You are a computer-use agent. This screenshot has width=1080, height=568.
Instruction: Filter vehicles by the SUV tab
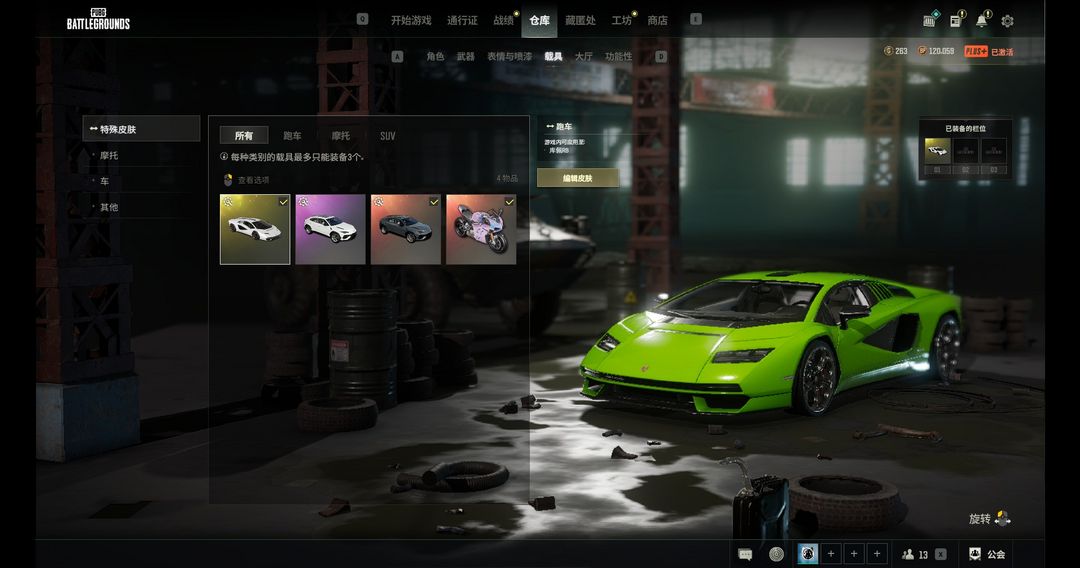[387, 136]
